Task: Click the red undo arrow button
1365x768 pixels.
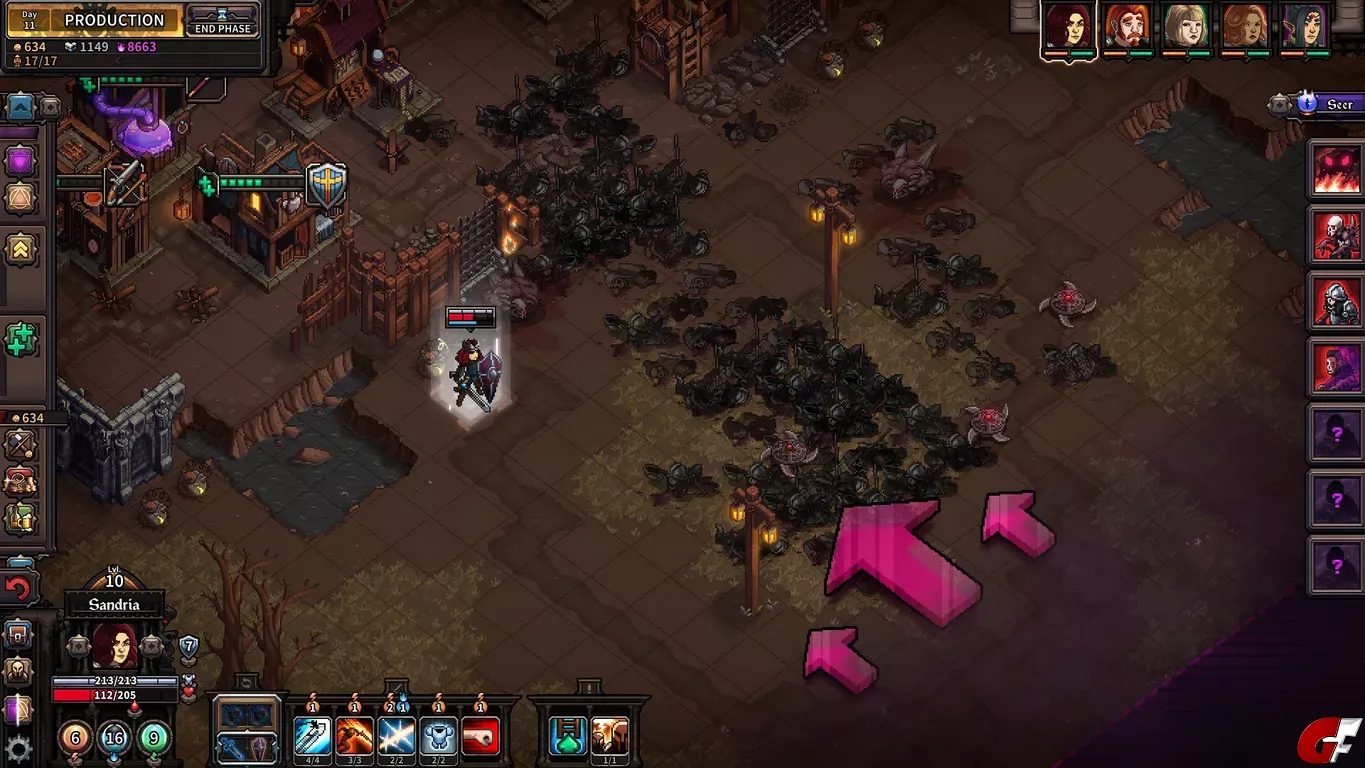Action: [x=18, y=588]
